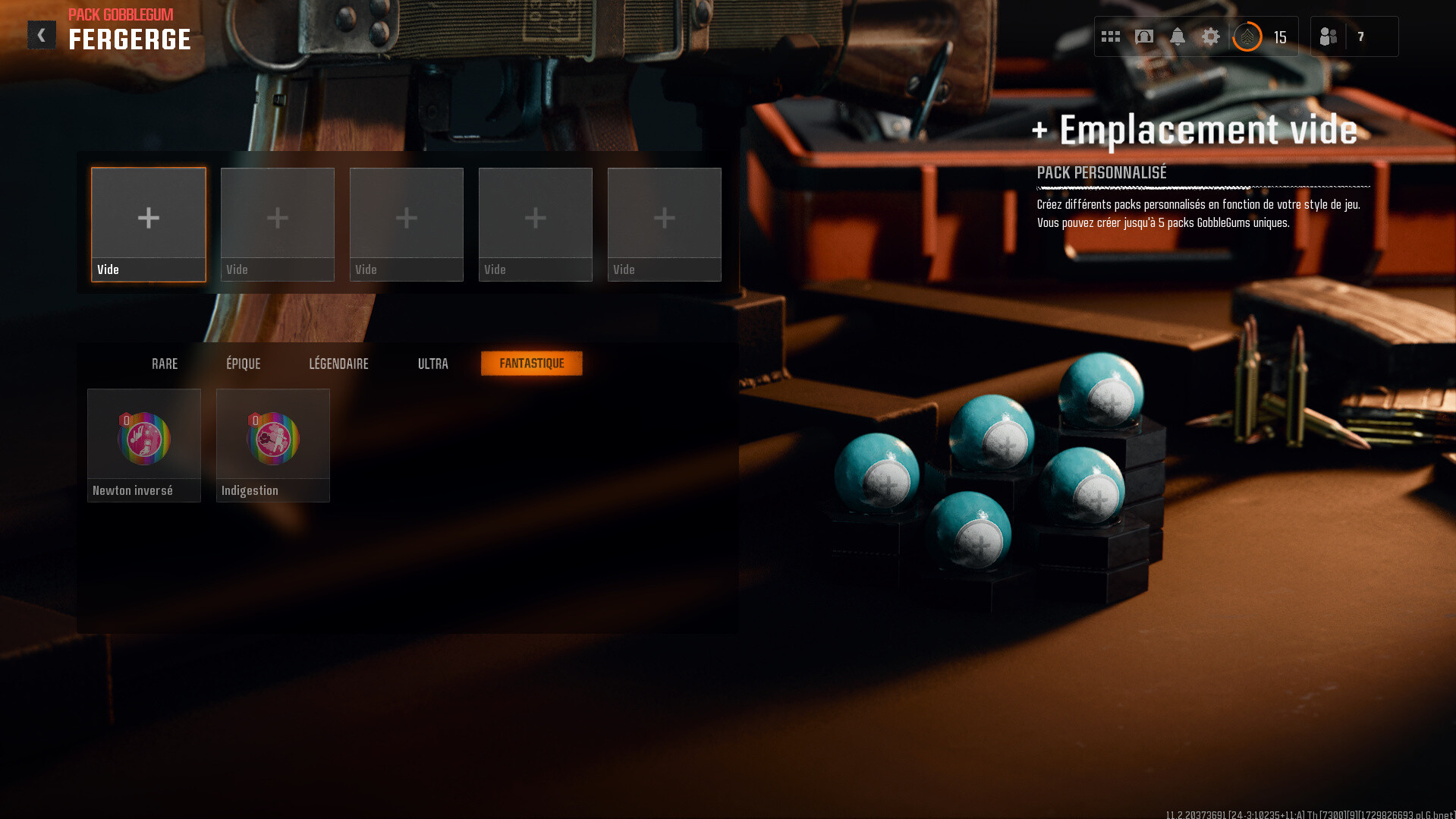Open the voice chat headset icon
This screenshot has width=1456, height=819.
point(1144,36)
